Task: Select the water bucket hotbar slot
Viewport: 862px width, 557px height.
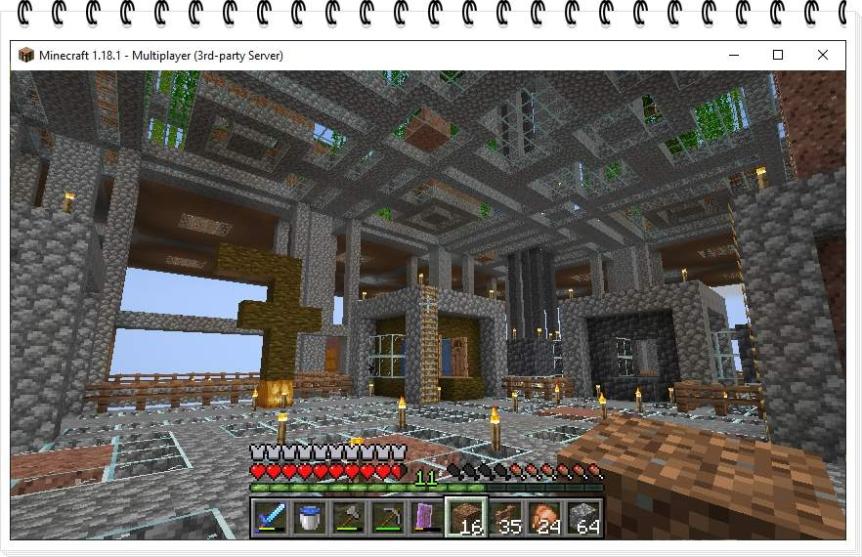Action: click(x=309, y=517)
